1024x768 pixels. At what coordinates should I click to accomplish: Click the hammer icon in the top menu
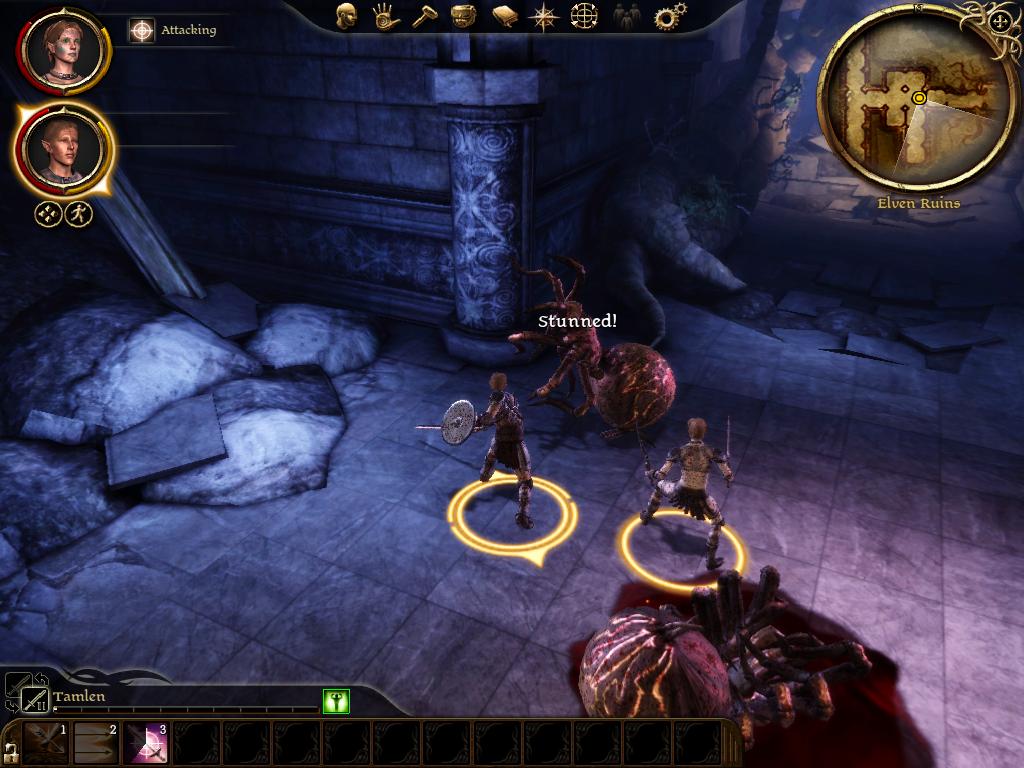pyautogui.click(x=424, y=16)
